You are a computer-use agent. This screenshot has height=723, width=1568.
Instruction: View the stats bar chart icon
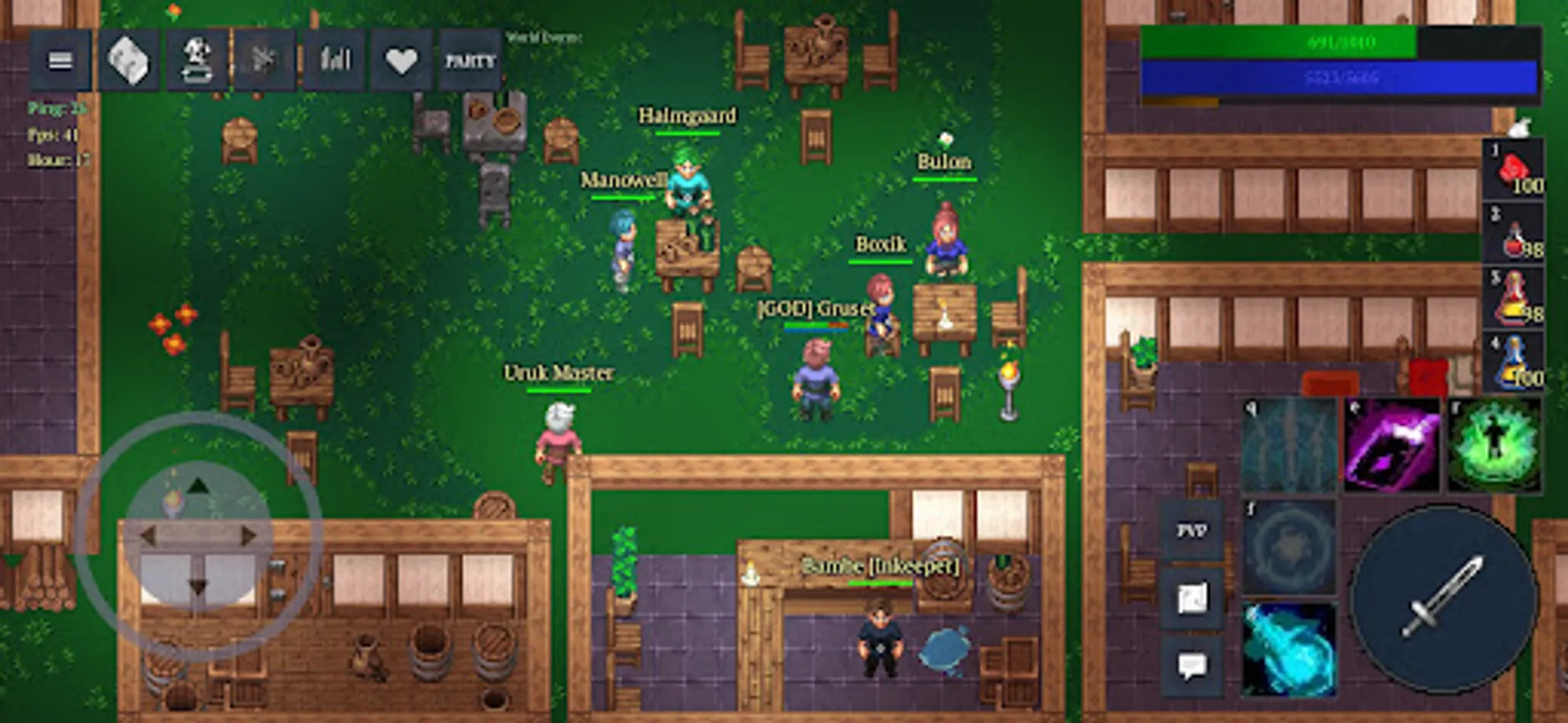click(336, 60)
